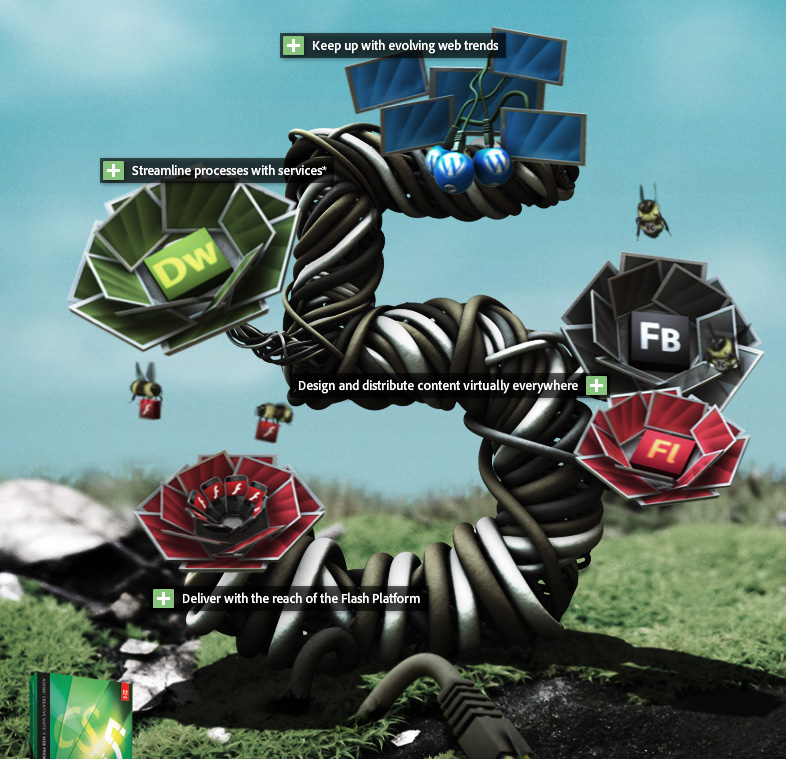Expand "Deliver with the reach of the Flash Platform"
The height and width of the screenshot is (759, 786).
point(163,599)
